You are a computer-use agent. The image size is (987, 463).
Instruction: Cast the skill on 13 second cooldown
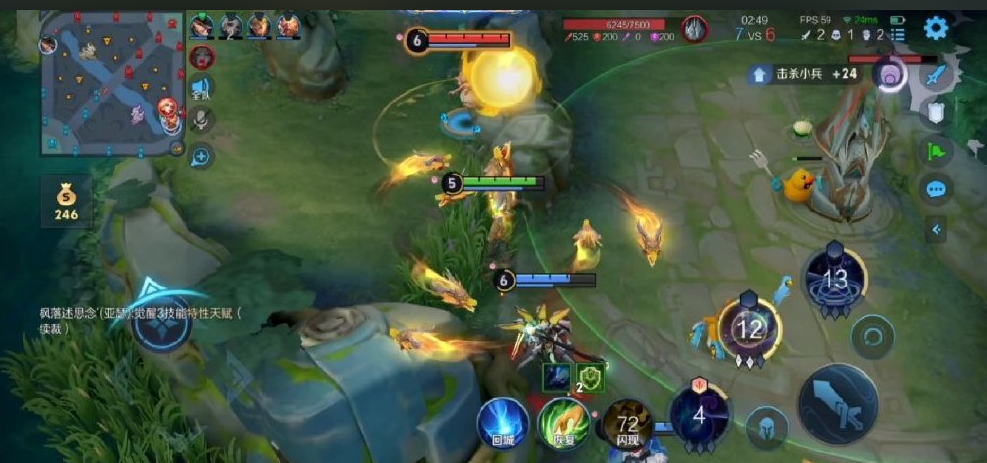tap(834, 278)
